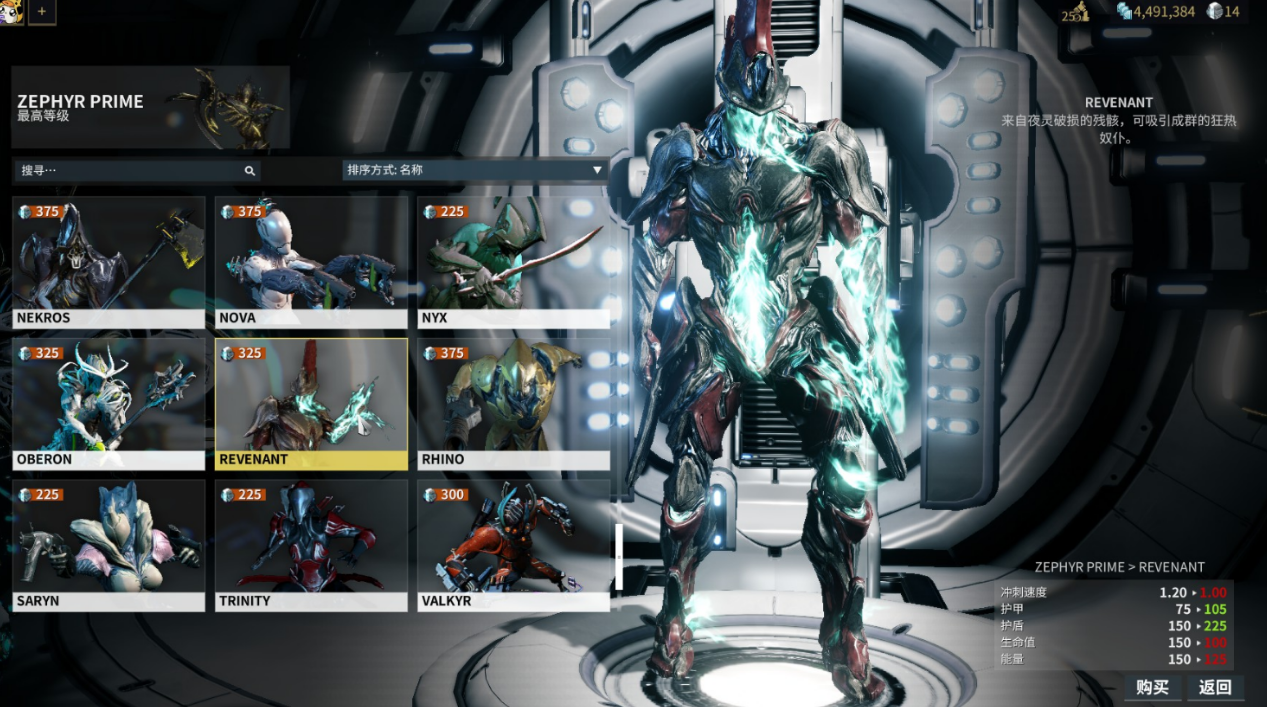
Task: Select the Valkyr warframe tile
Action: [x=513, y=545]
